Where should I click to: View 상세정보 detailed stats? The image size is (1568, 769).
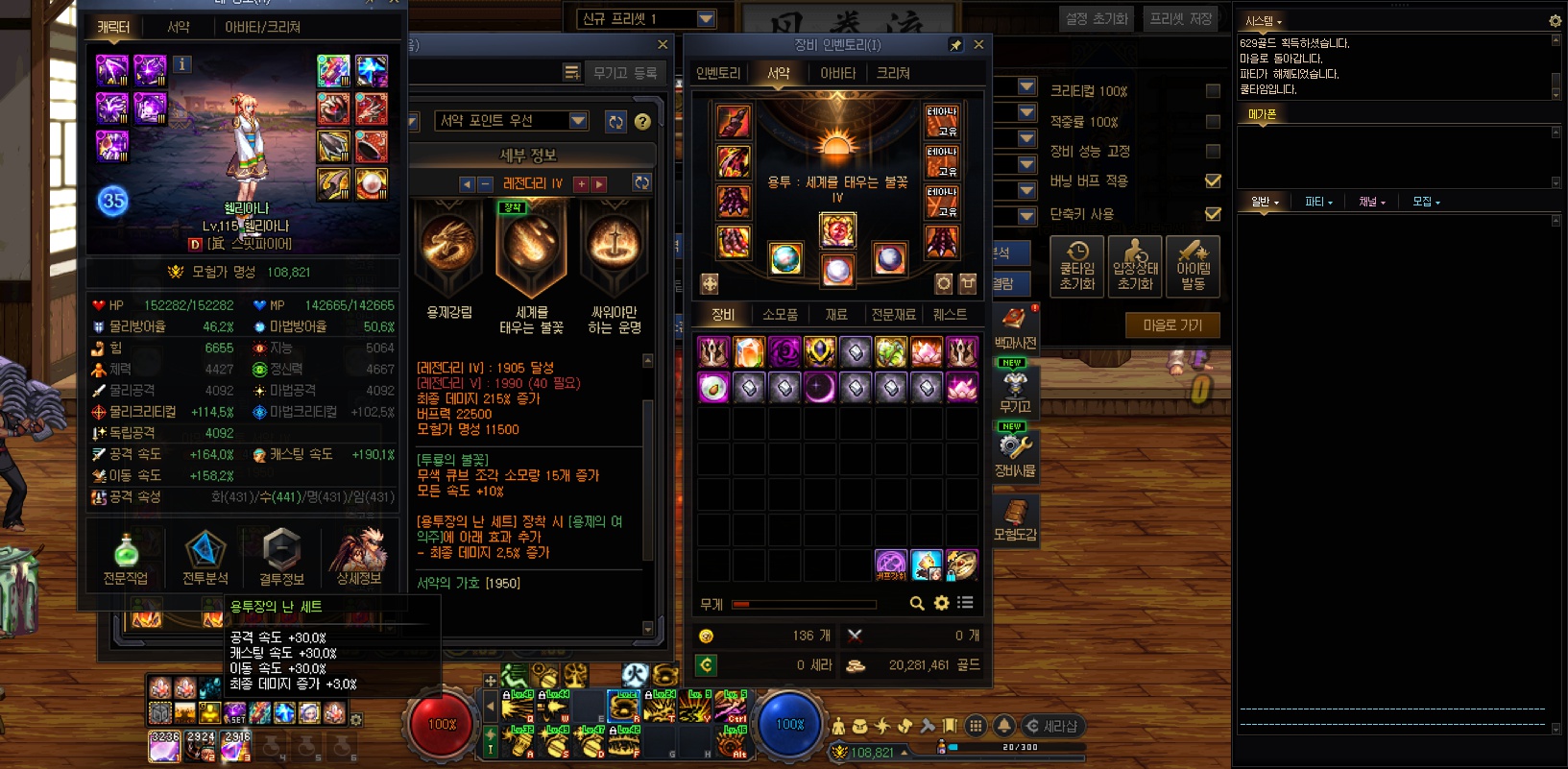359,557
